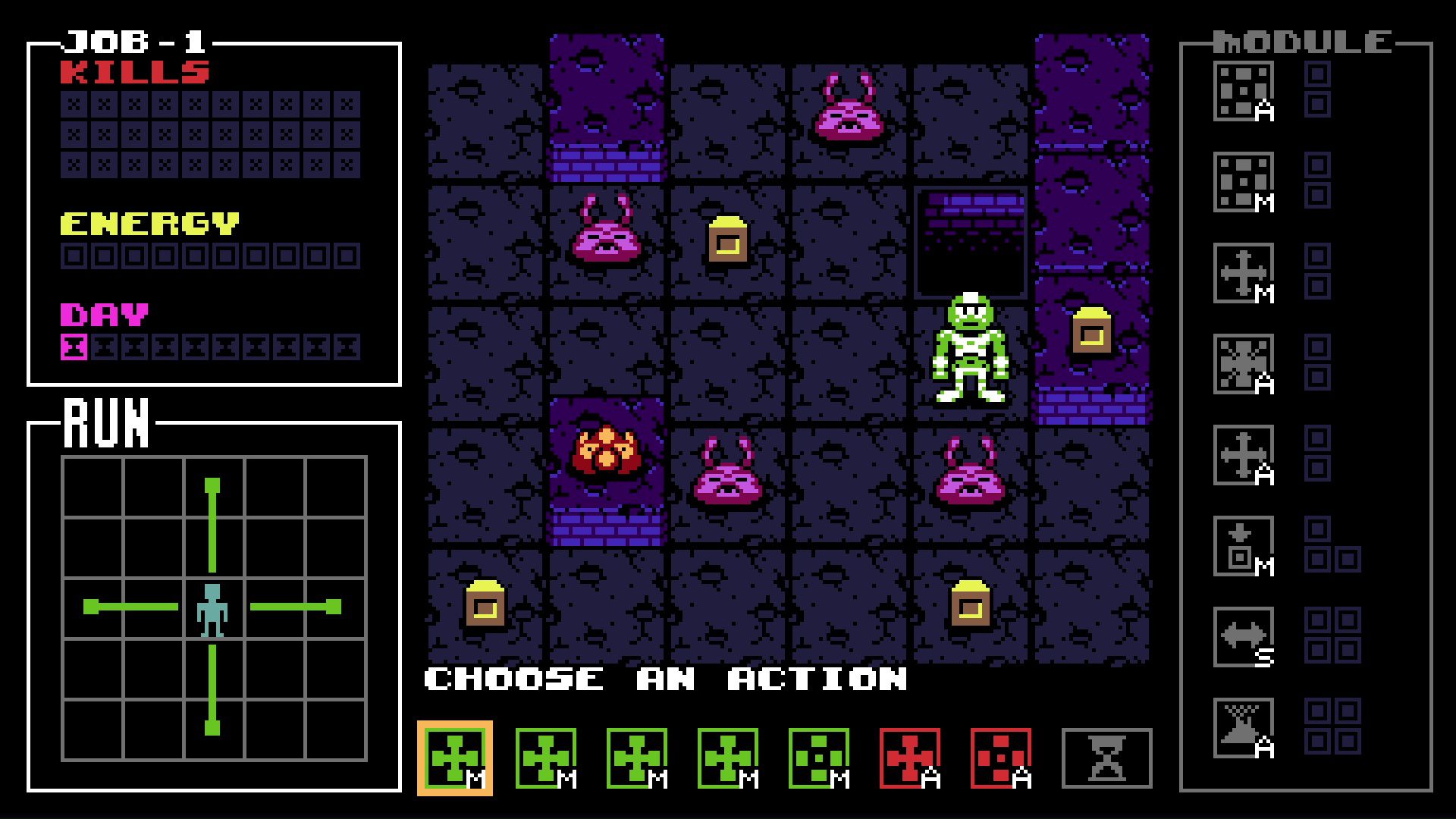Choose the double-arrow module marked S
Screen dimensions: 1456x819
(1244, 638)
